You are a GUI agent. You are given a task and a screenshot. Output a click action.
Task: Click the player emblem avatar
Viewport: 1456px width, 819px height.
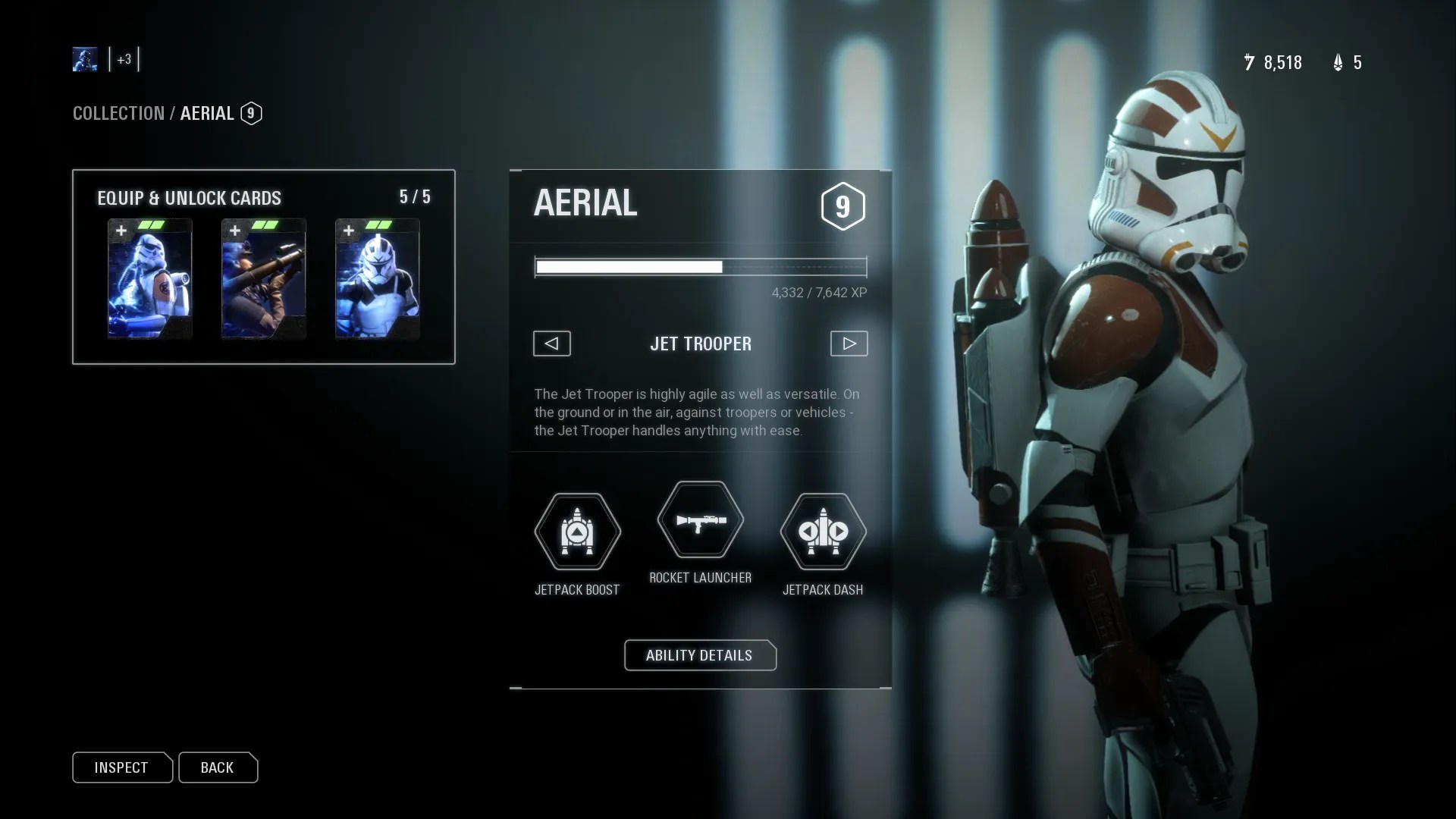click(x=85, y=59)
